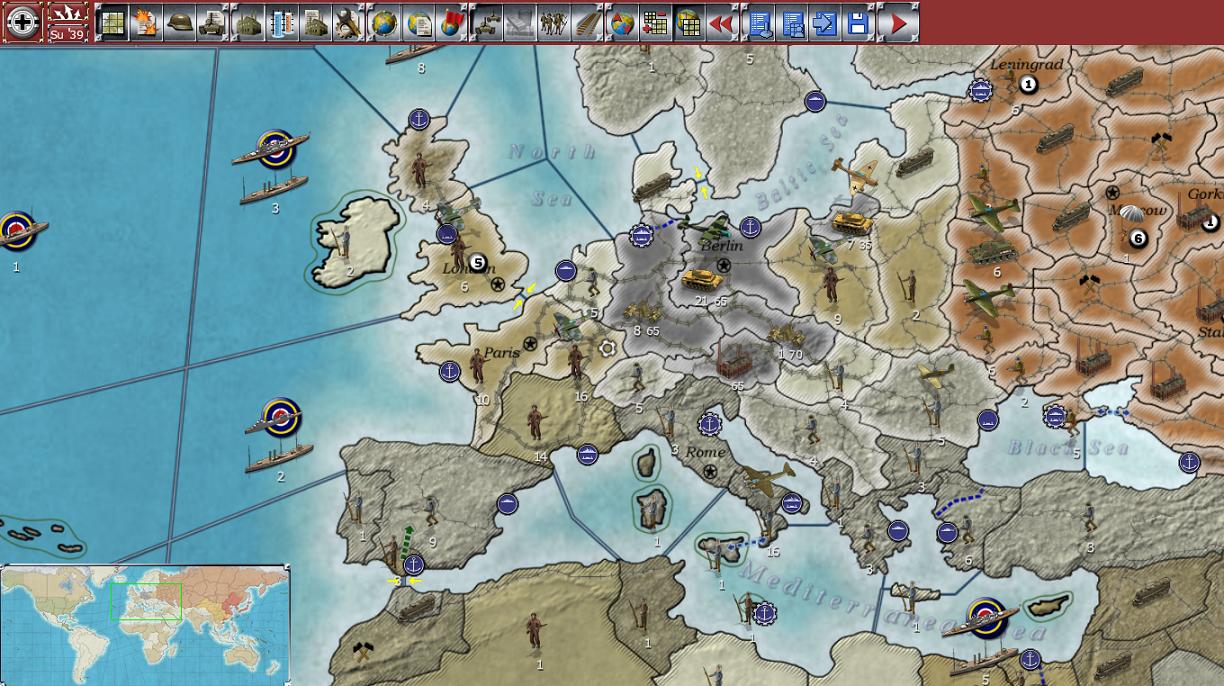The height and width of the screenshot is (686, 1224).
Task: Click the globe with red arrows icon
Action: tap(622, 23)
